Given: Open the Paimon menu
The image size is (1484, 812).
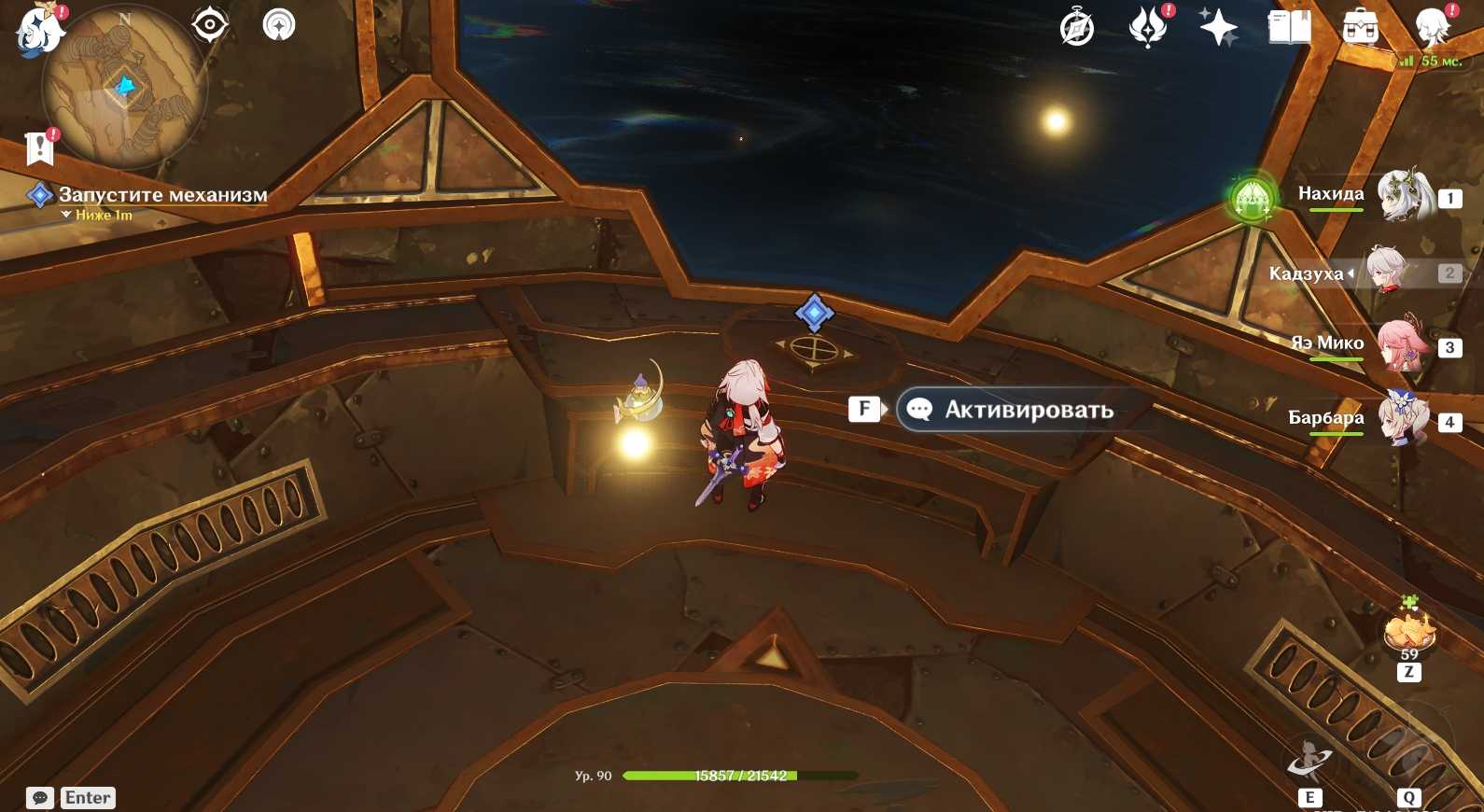Looking at the screenshot, I should (x=39, y=28).
